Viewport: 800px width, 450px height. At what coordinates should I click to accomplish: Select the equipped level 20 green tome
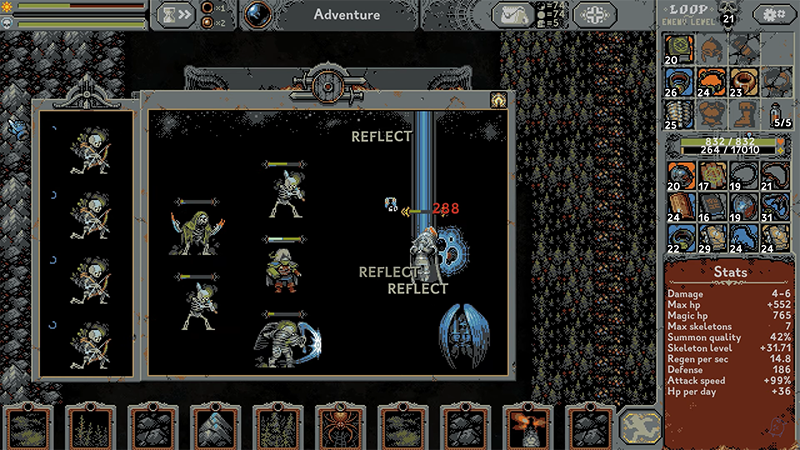[680, 48]
